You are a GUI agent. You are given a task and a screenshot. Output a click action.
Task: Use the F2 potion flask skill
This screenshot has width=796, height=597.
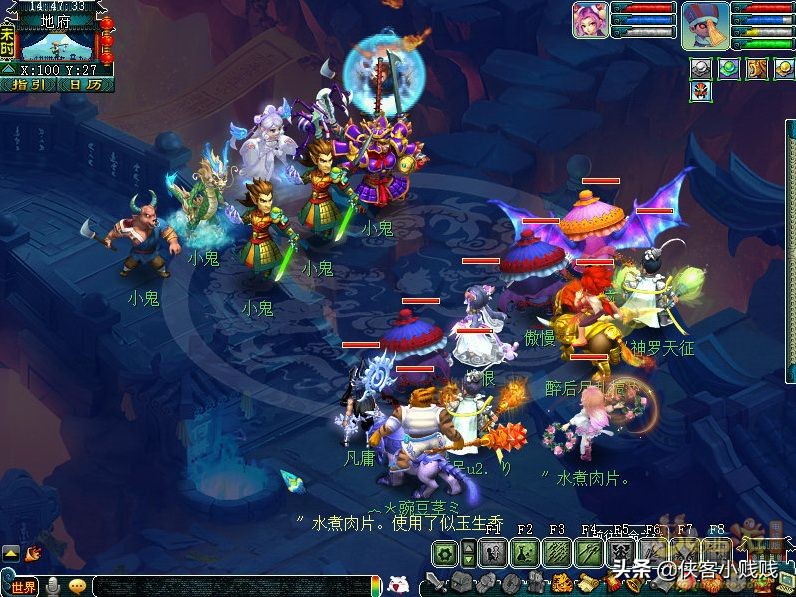click(x=525, y=553)
